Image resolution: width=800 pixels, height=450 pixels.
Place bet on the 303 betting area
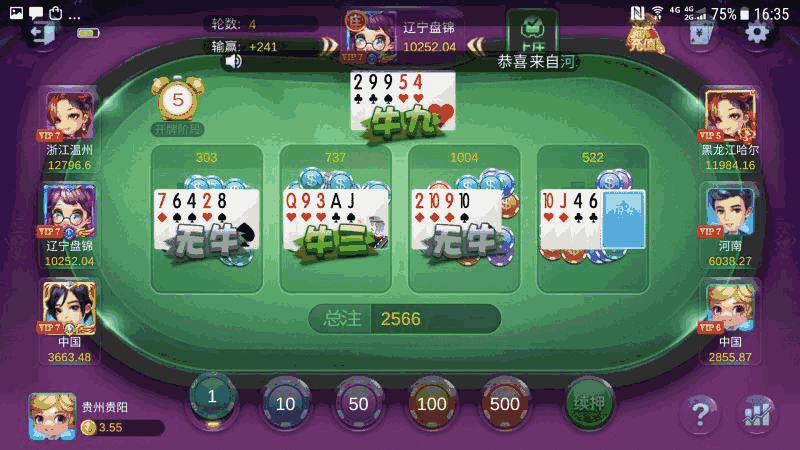click(x=206, y=220)
